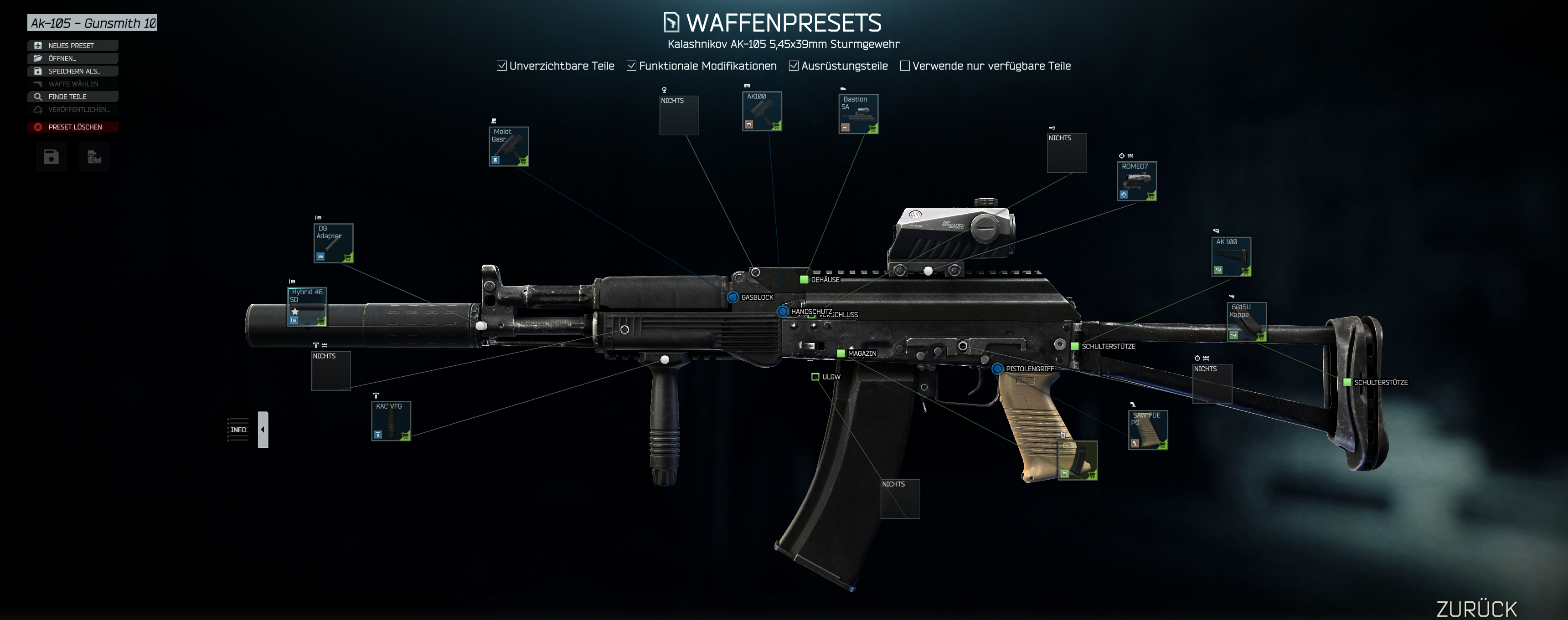Go back with the Zurück button
The width and height of the screenshot is (1568, 620).
[x=1477, y=609]
